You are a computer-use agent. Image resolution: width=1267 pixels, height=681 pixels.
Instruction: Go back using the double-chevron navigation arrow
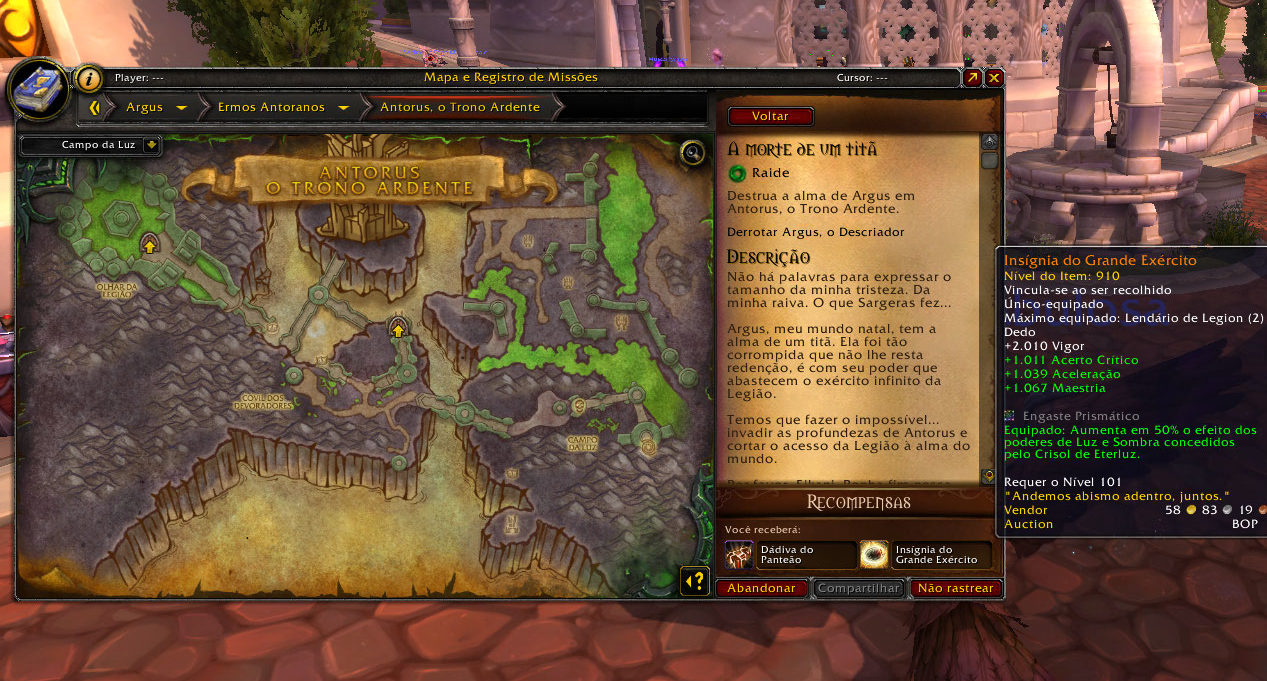coord(95,107)
